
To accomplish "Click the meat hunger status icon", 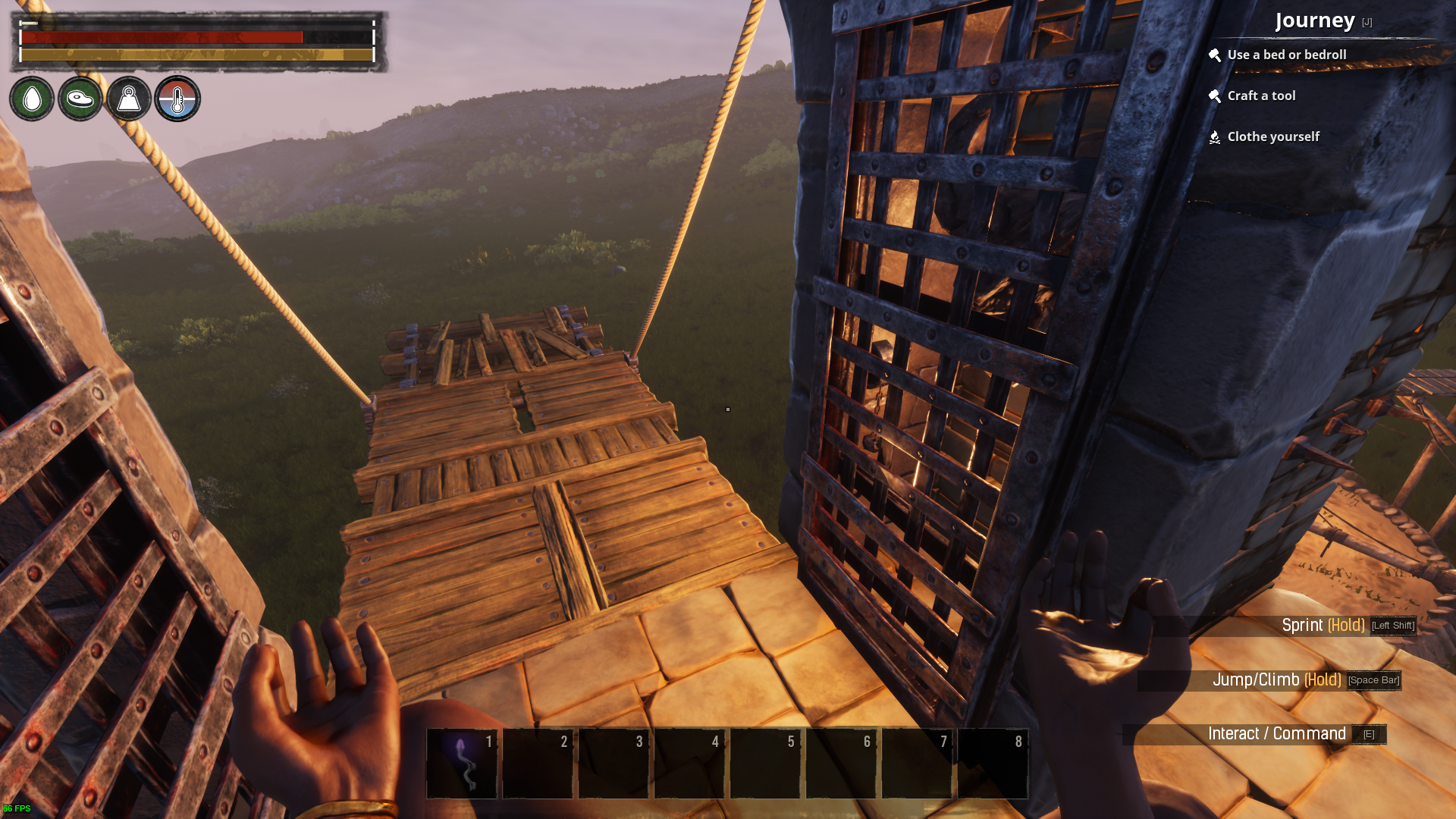I will 80,99.
